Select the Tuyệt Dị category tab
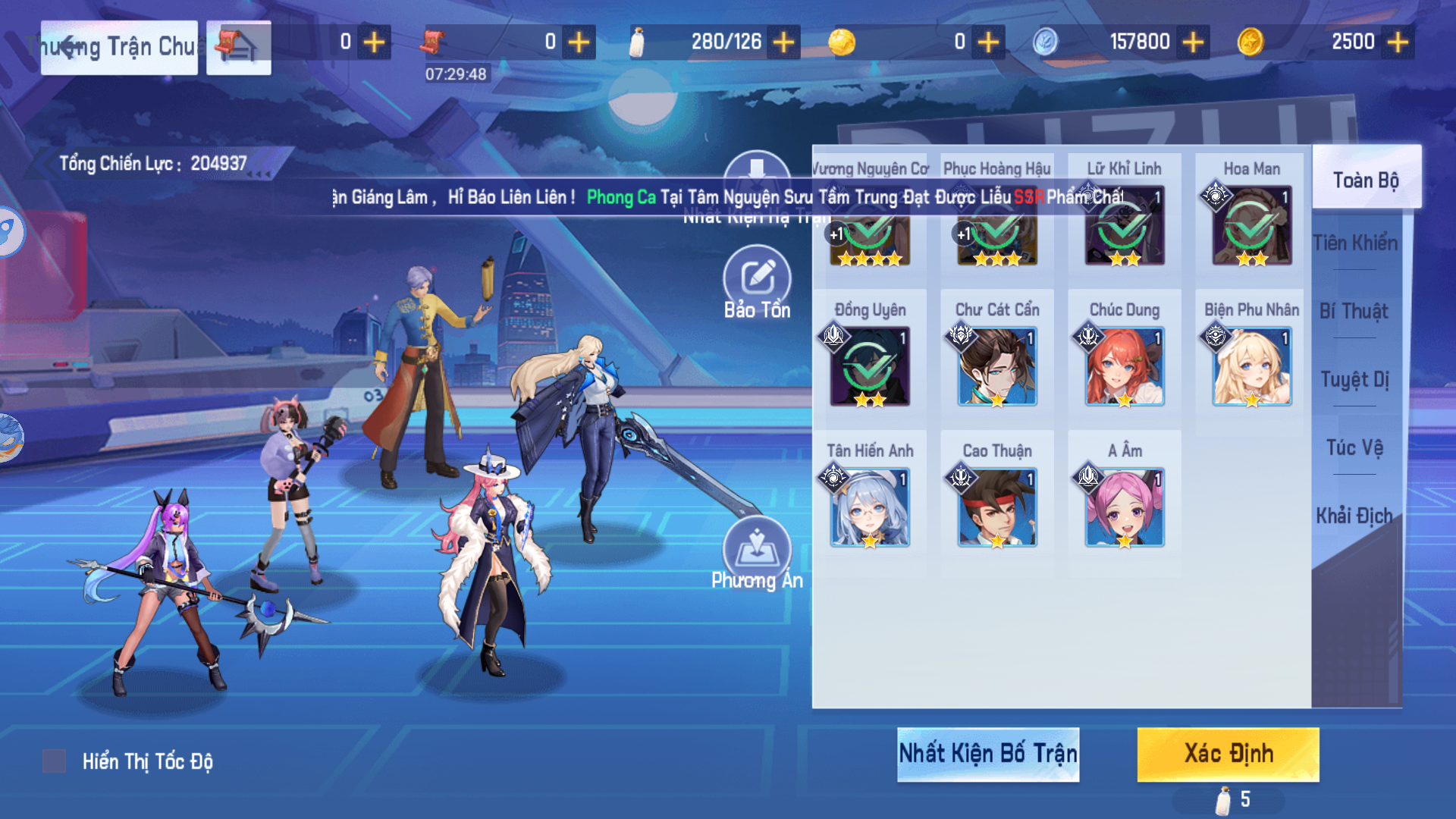1456x819 pixels. coord(1354,379)
